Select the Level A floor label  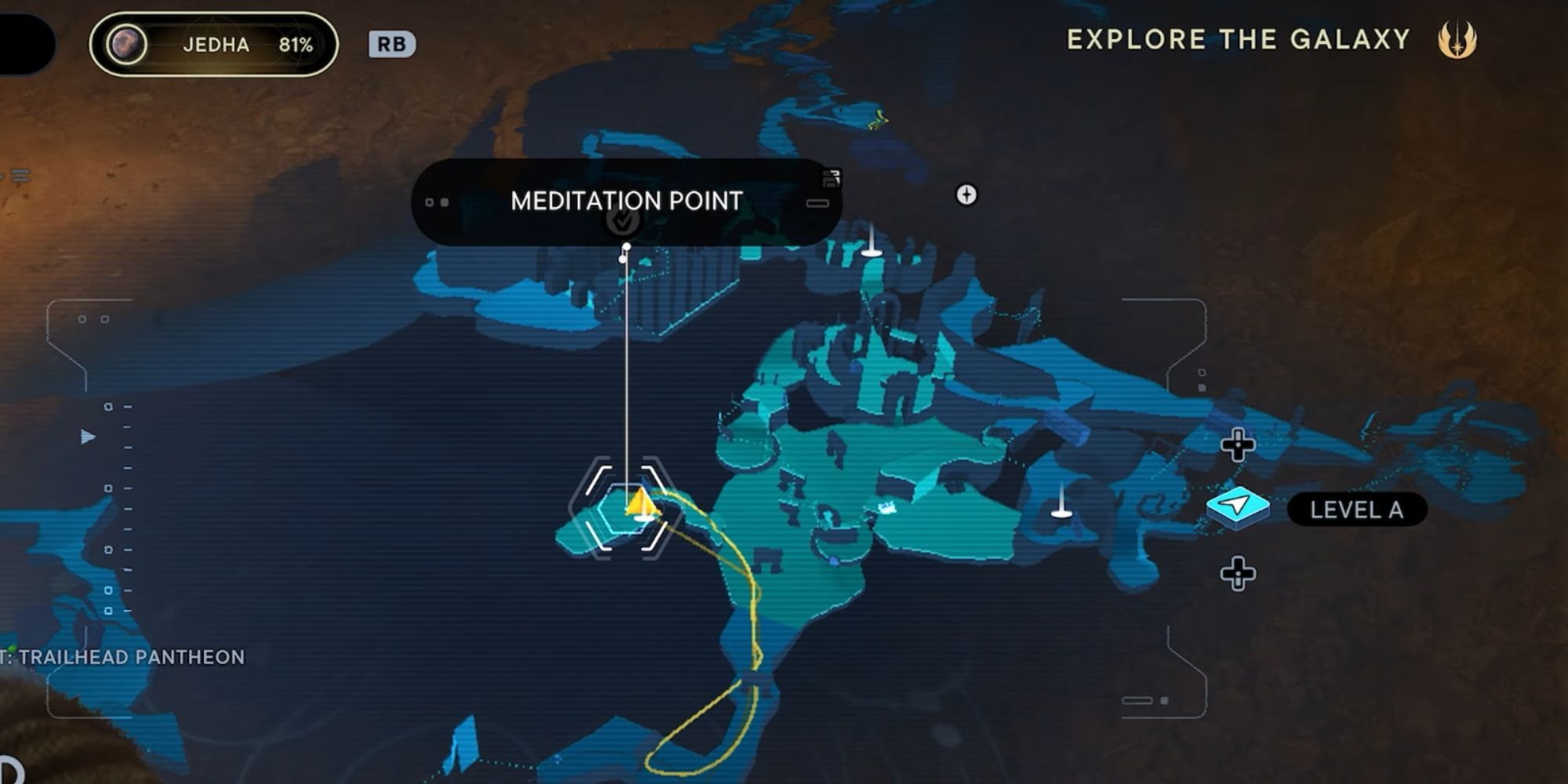(x=1356, y=510)
